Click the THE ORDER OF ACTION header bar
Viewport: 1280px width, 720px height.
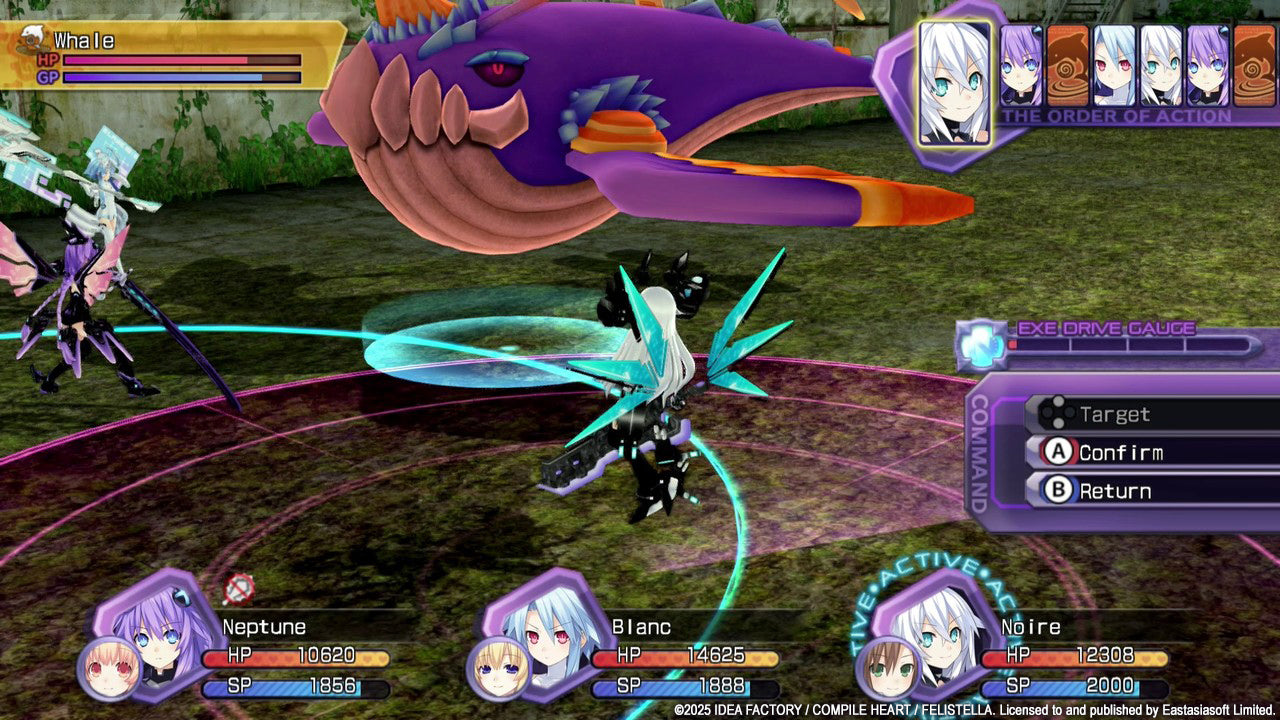tap(1120, 115)
